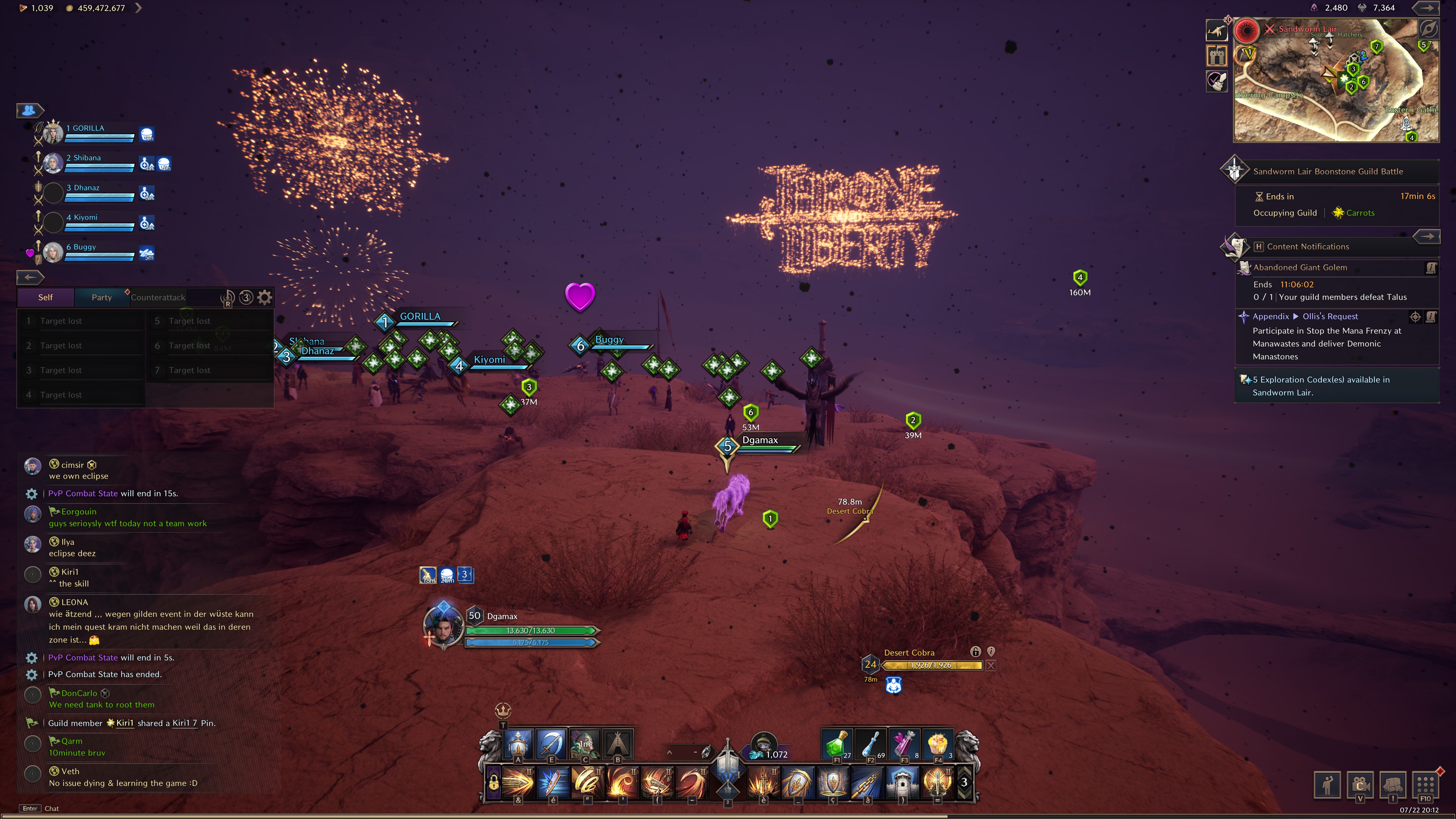Open target list settings gear
This screenshot has height=819, width=1456.
[x=265, y=297]
